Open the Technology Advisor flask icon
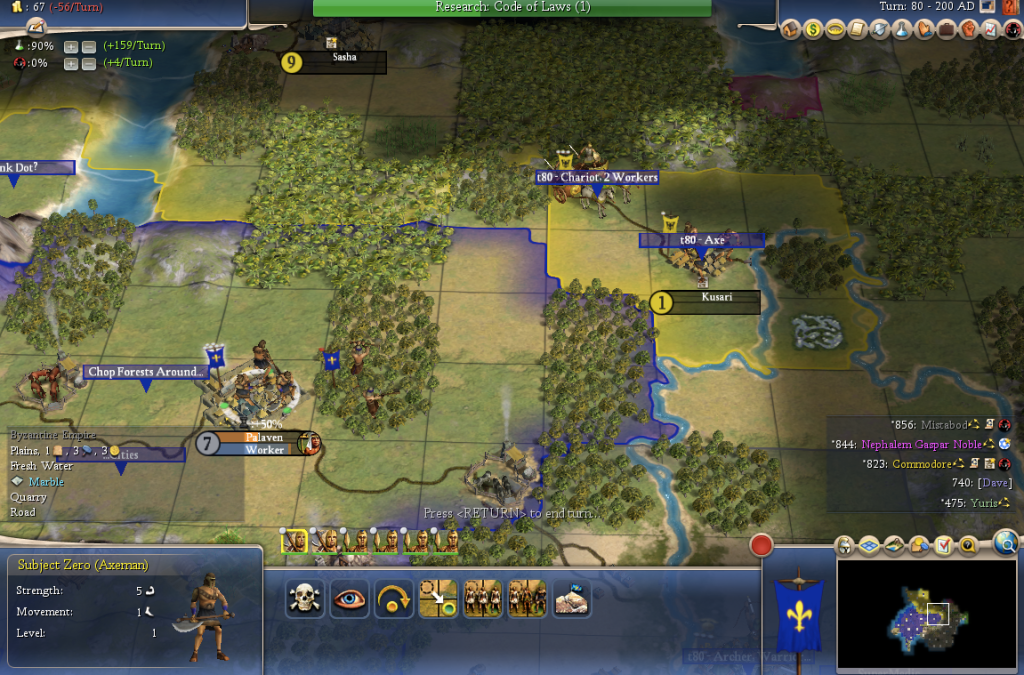 tap(903, 31)
